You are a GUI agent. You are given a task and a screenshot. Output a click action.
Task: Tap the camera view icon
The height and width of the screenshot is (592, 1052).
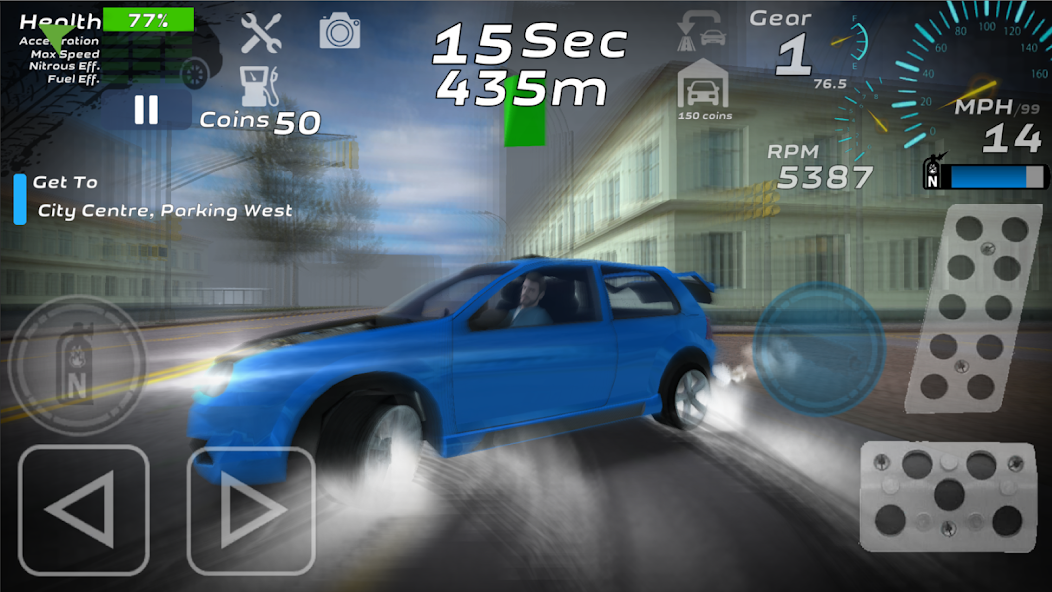pyautogui.click(x=340, y=31)
